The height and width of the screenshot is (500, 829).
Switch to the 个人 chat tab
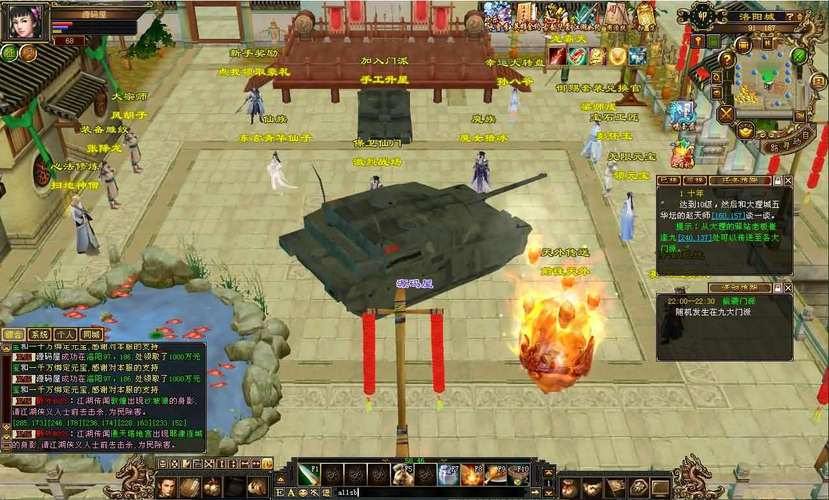(65, 334)
